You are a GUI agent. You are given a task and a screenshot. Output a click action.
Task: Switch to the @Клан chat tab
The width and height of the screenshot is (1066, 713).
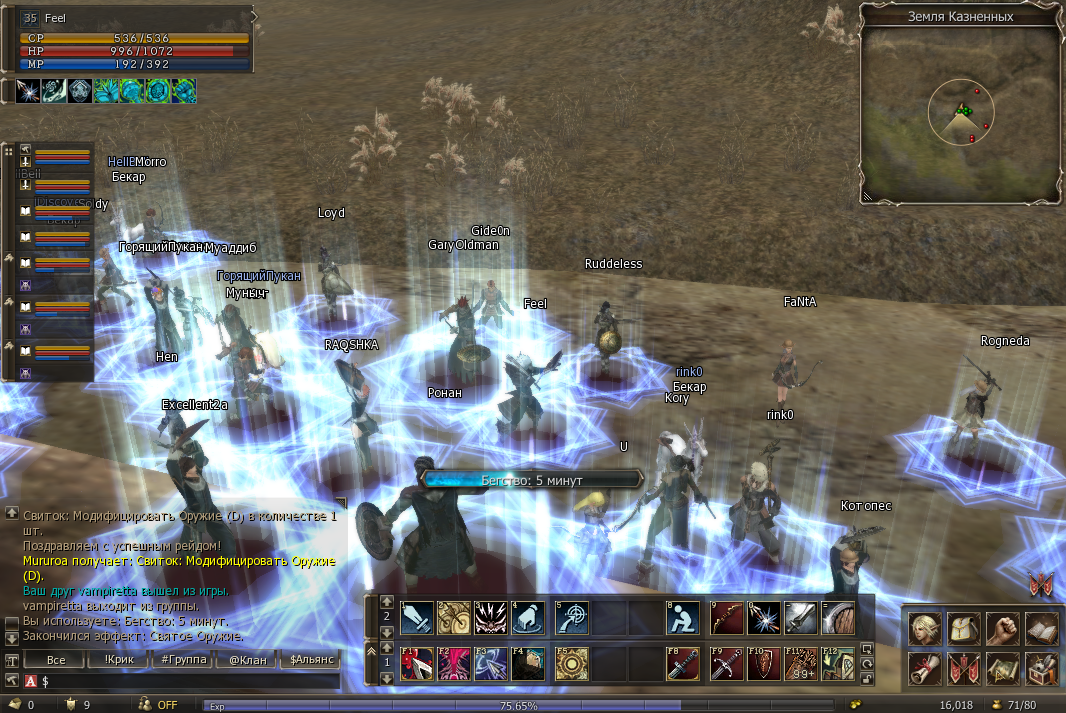(248, 660)
